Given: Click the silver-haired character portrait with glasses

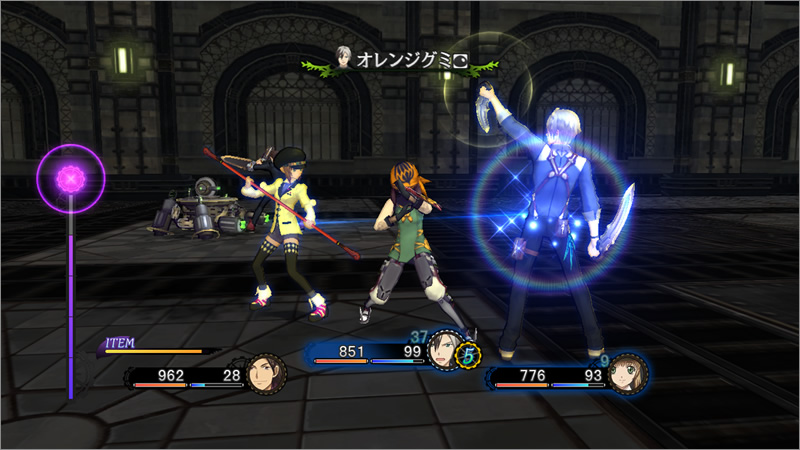Looking at the screenshot, I should tap(443, 349).
